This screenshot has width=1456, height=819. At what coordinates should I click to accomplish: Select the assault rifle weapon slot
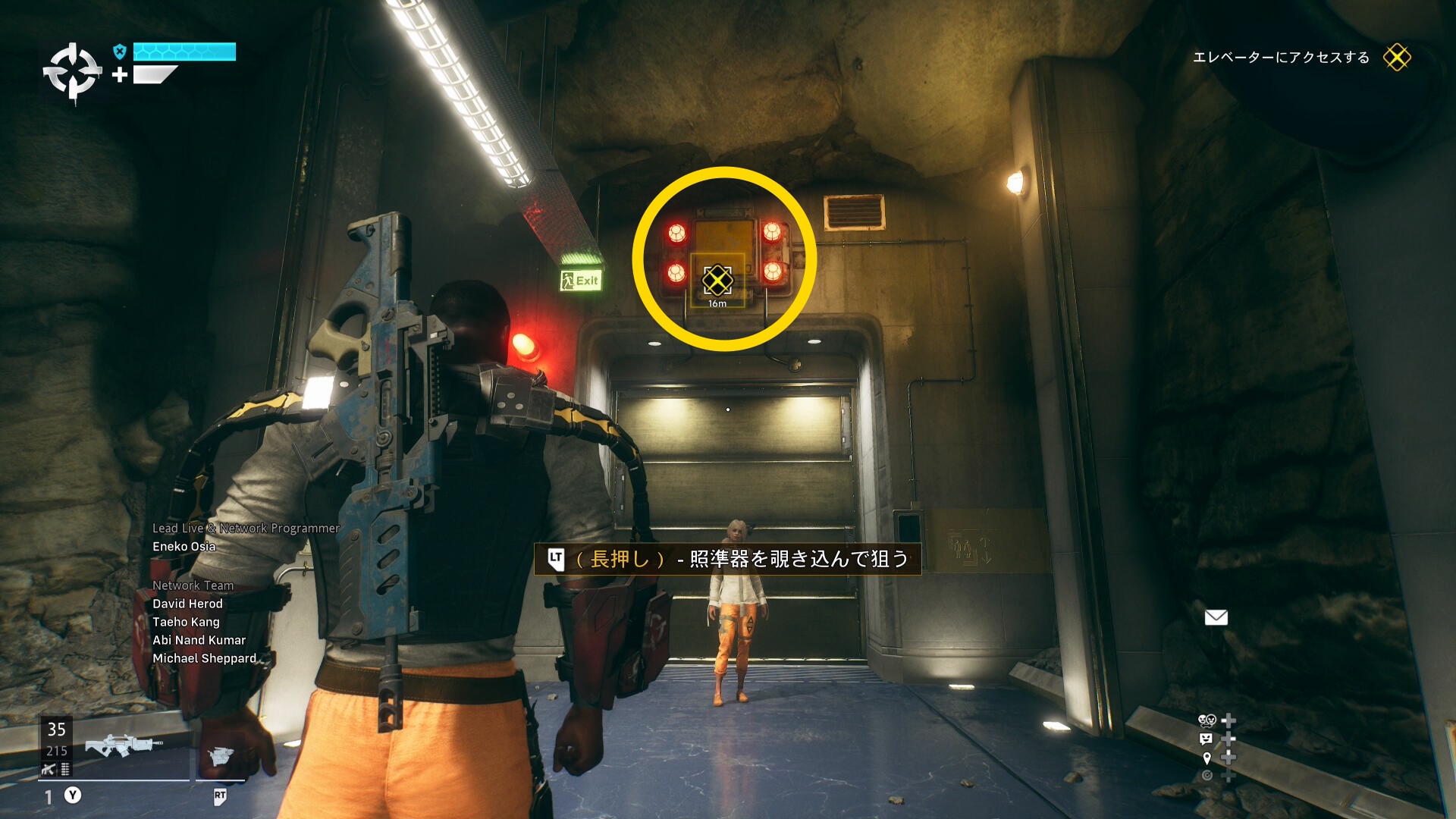click(123, 745)
